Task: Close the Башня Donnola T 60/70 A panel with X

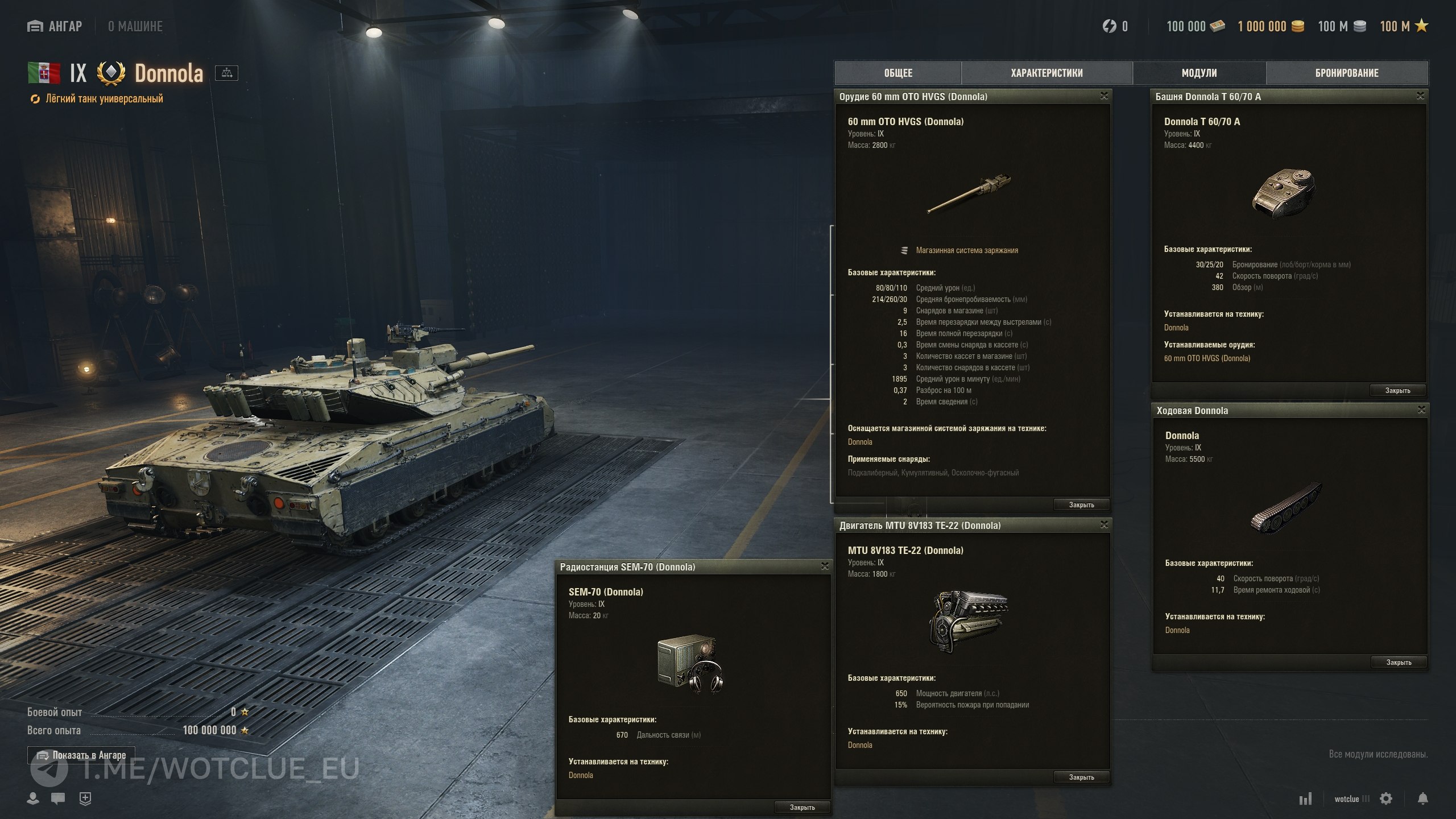Action: pos(1420,96)
